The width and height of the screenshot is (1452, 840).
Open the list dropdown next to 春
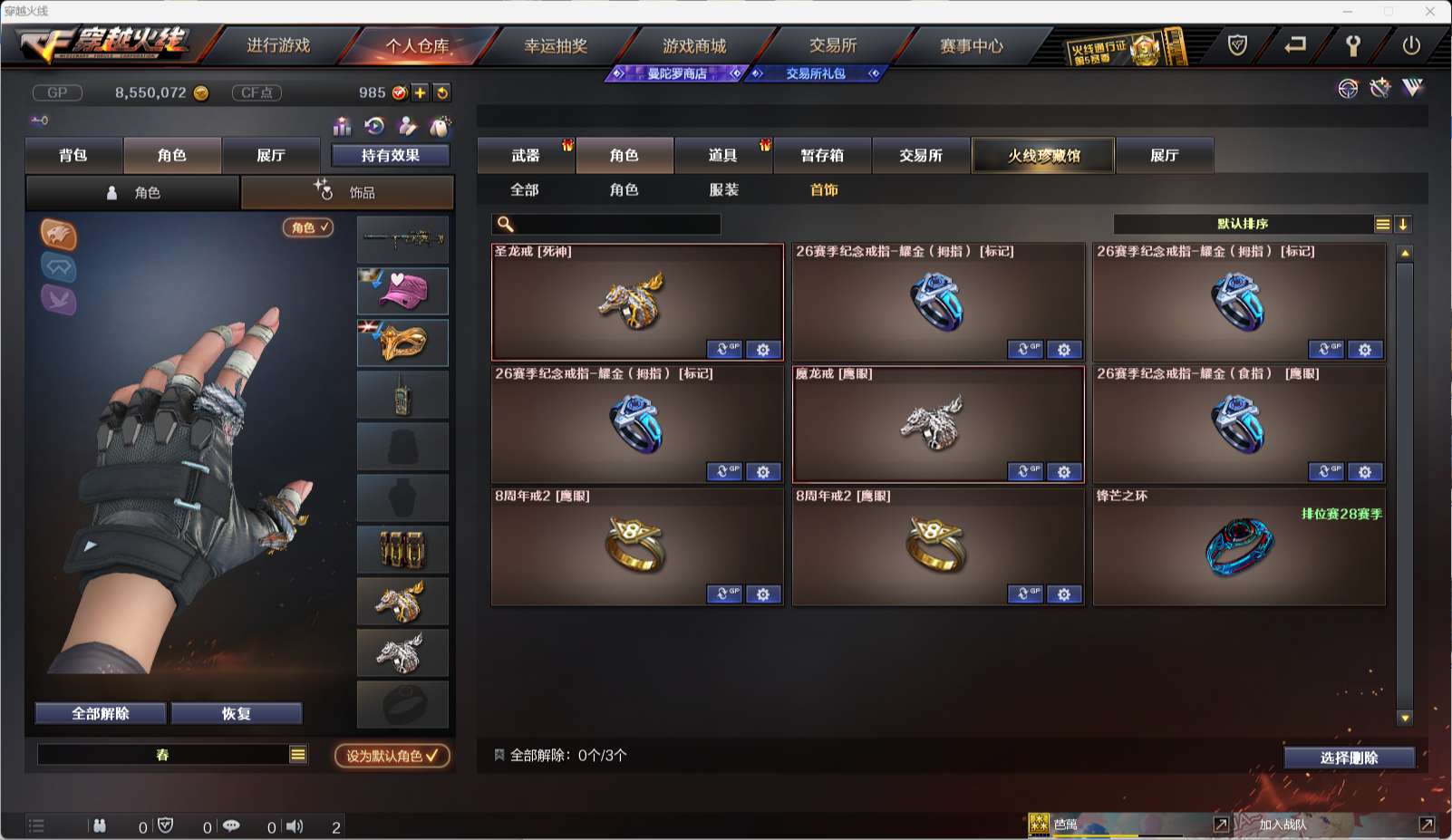[x=296, y=753]
